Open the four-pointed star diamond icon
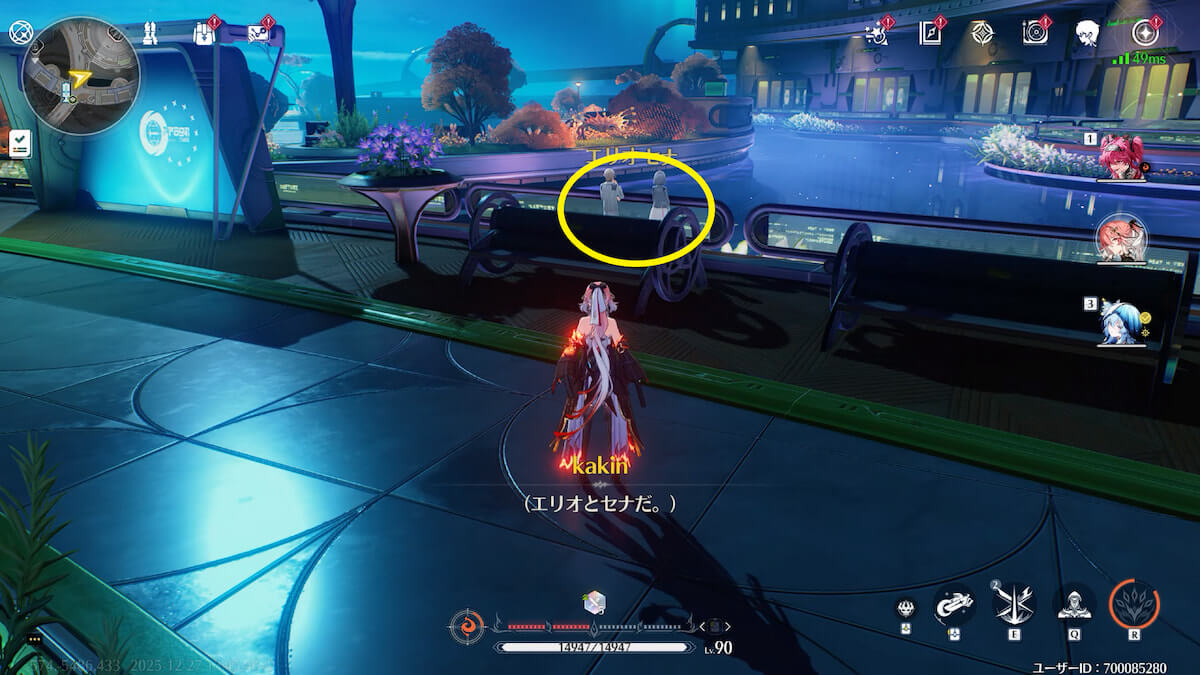 [983, 32]
